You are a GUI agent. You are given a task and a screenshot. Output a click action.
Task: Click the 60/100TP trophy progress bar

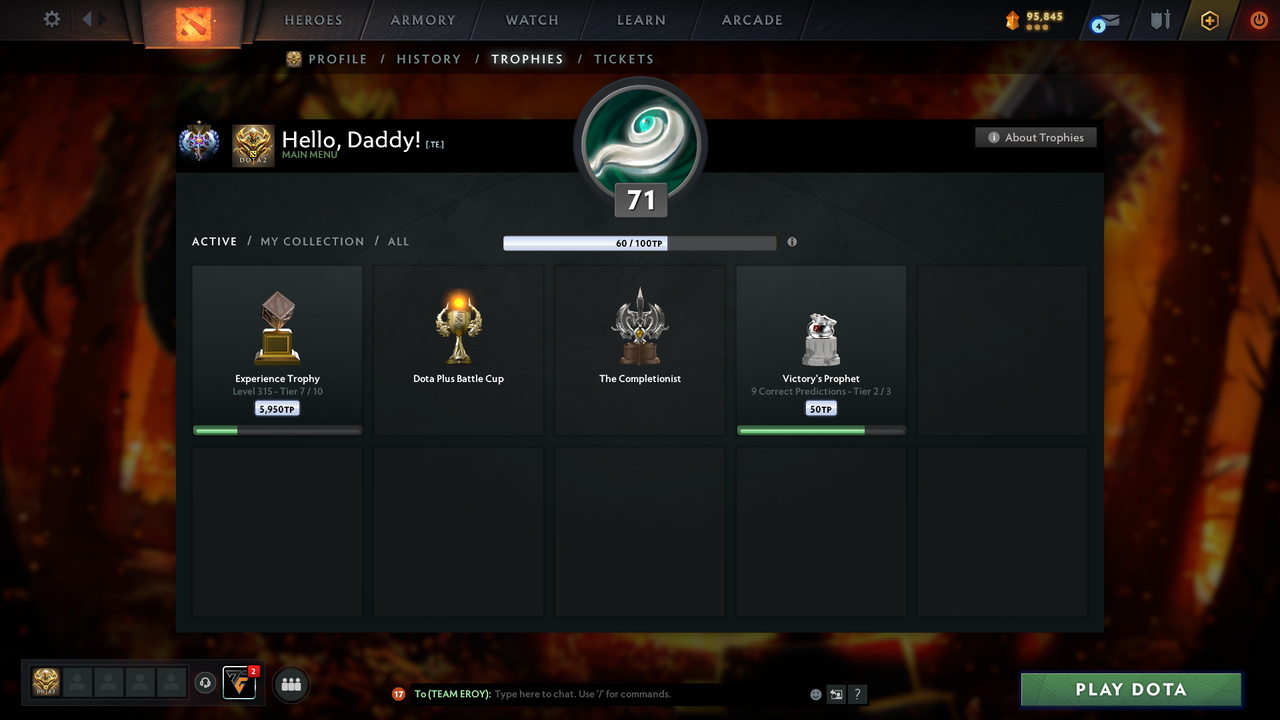[x=640, y=242]
